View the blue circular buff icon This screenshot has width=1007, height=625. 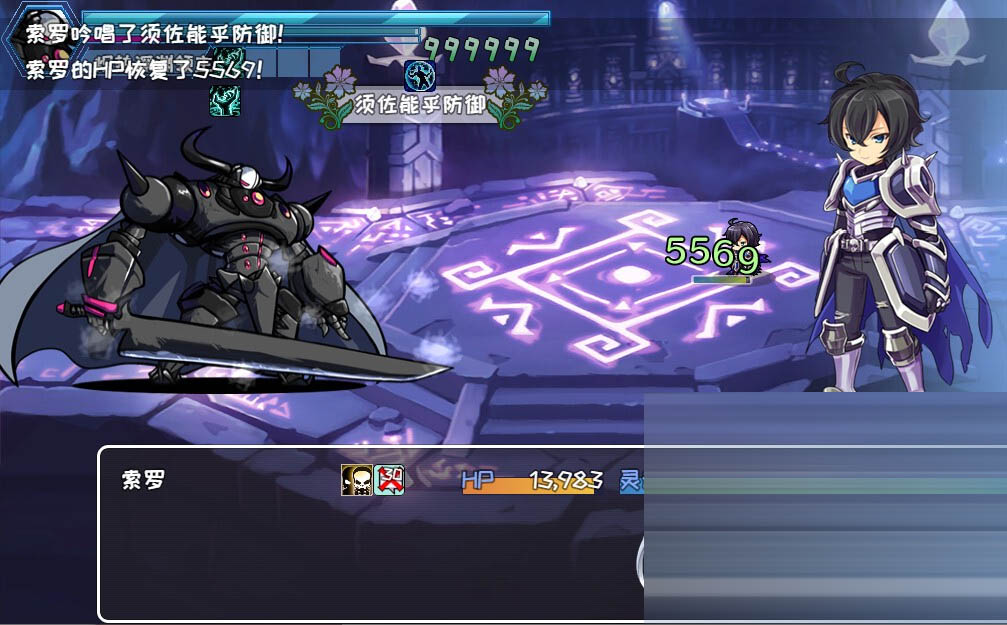point(419,75)
